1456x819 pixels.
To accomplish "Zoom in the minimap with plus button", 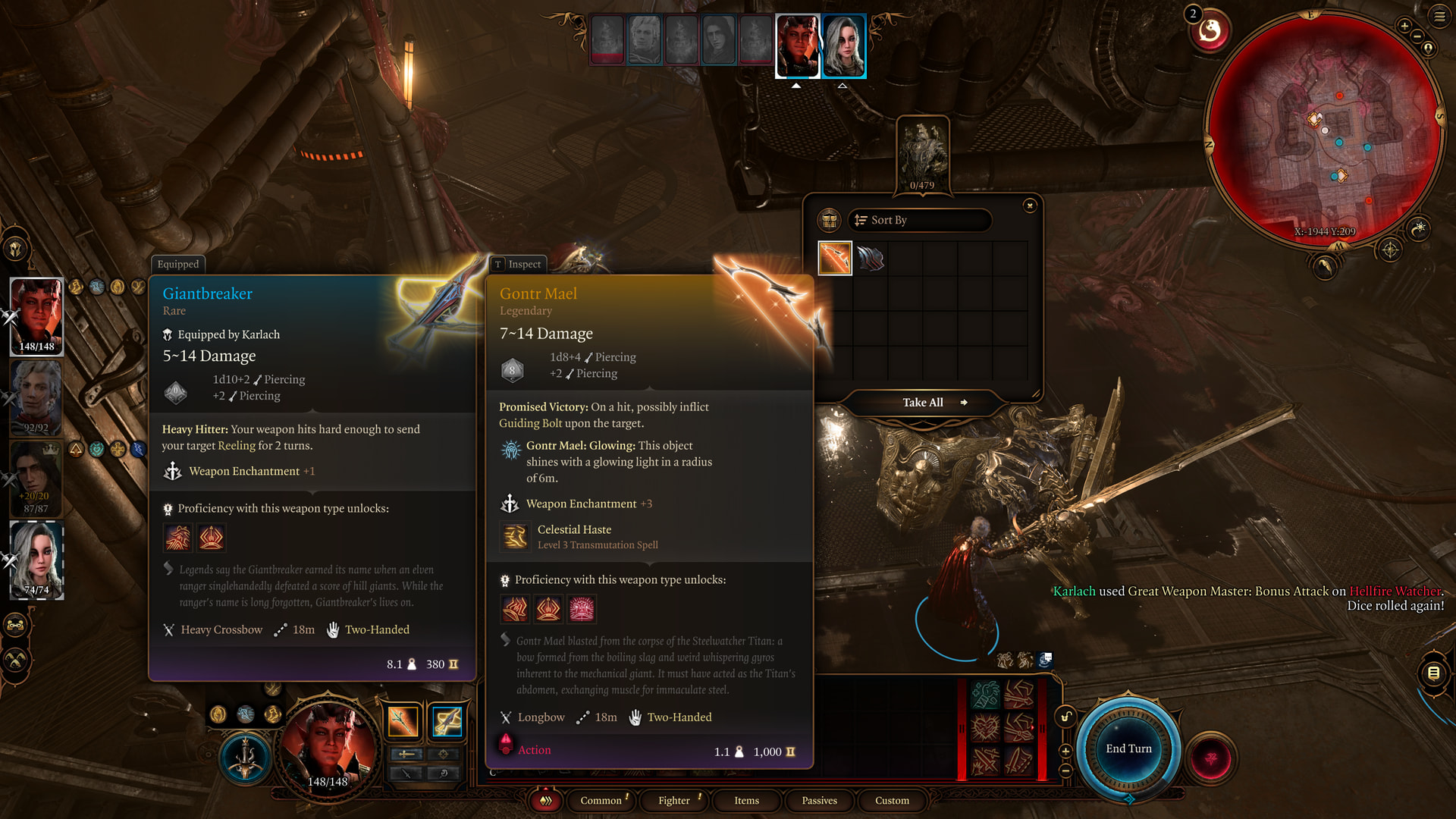I will pos(1404,27).
